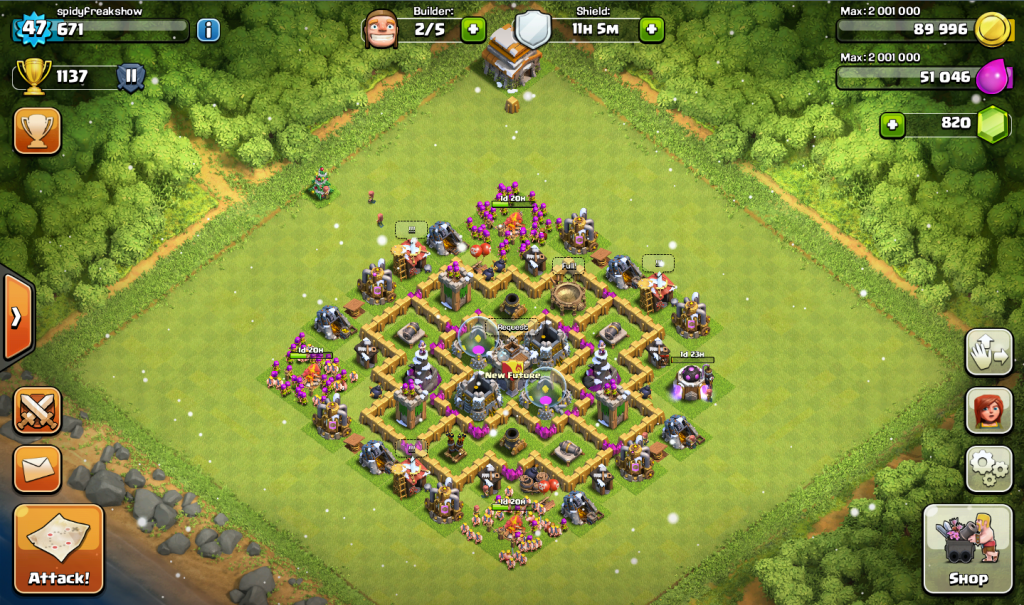Image resolution: width=1024 pixels, height=605 pixels.
Task: Open the red-haired hero portrait button
Action: [x=989, y=410]
